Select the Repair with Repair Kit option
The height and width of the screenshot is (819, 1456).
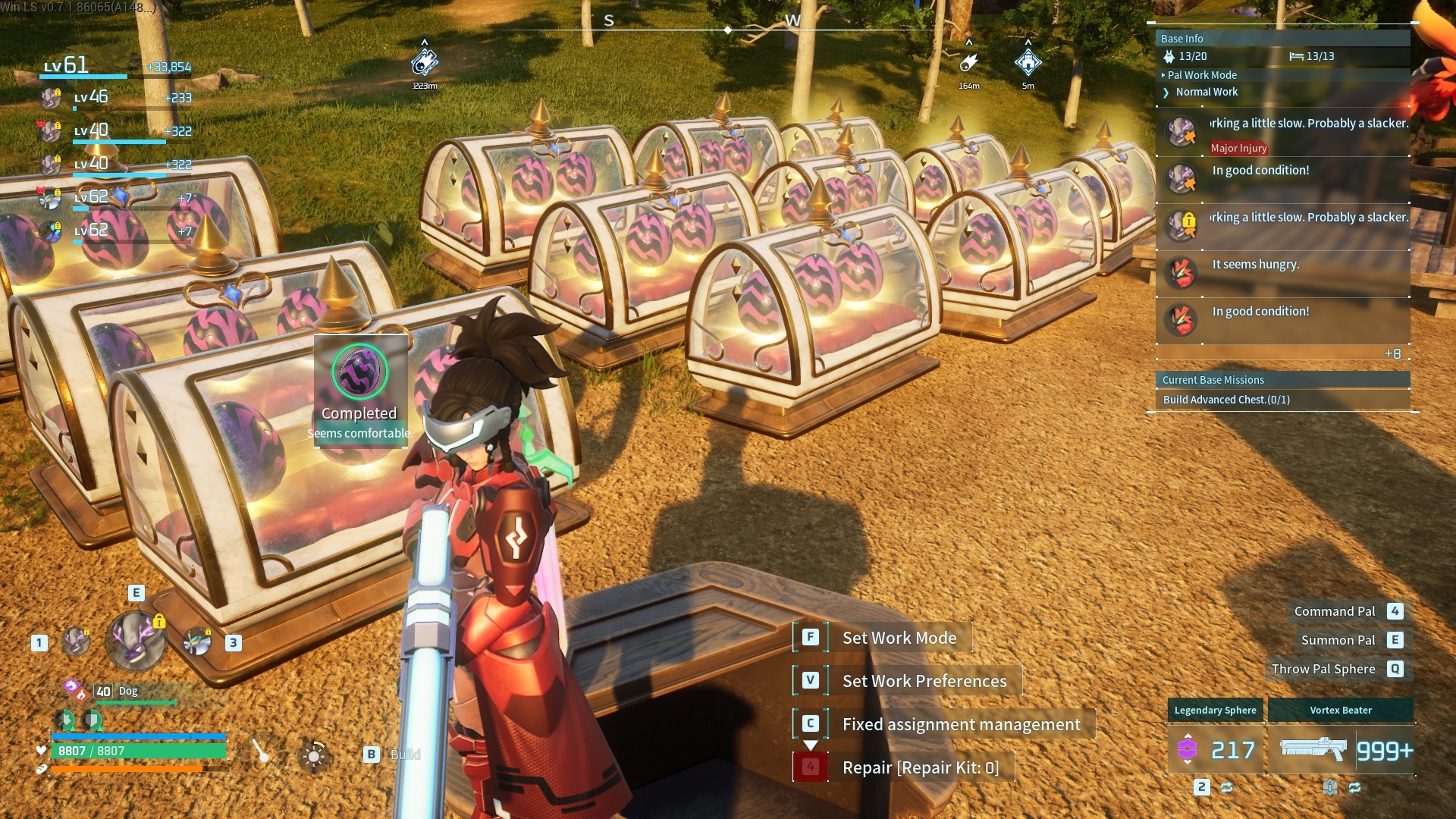click(x=920, y=767)
